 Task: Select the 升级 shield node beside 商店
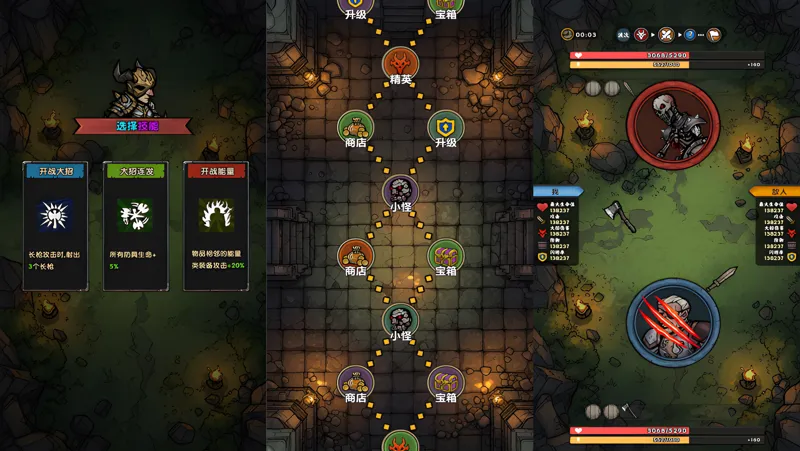point(445,128)
